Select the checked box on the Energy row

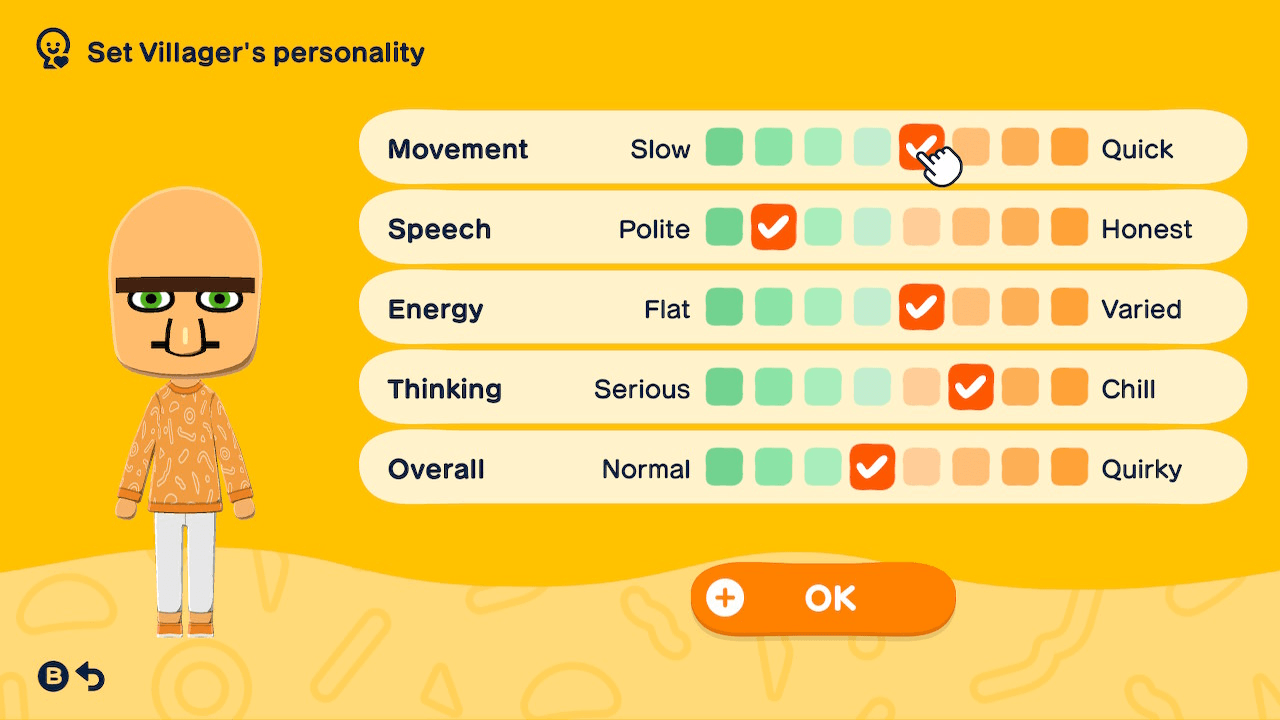pyautogui.click(x=922, y=307)
